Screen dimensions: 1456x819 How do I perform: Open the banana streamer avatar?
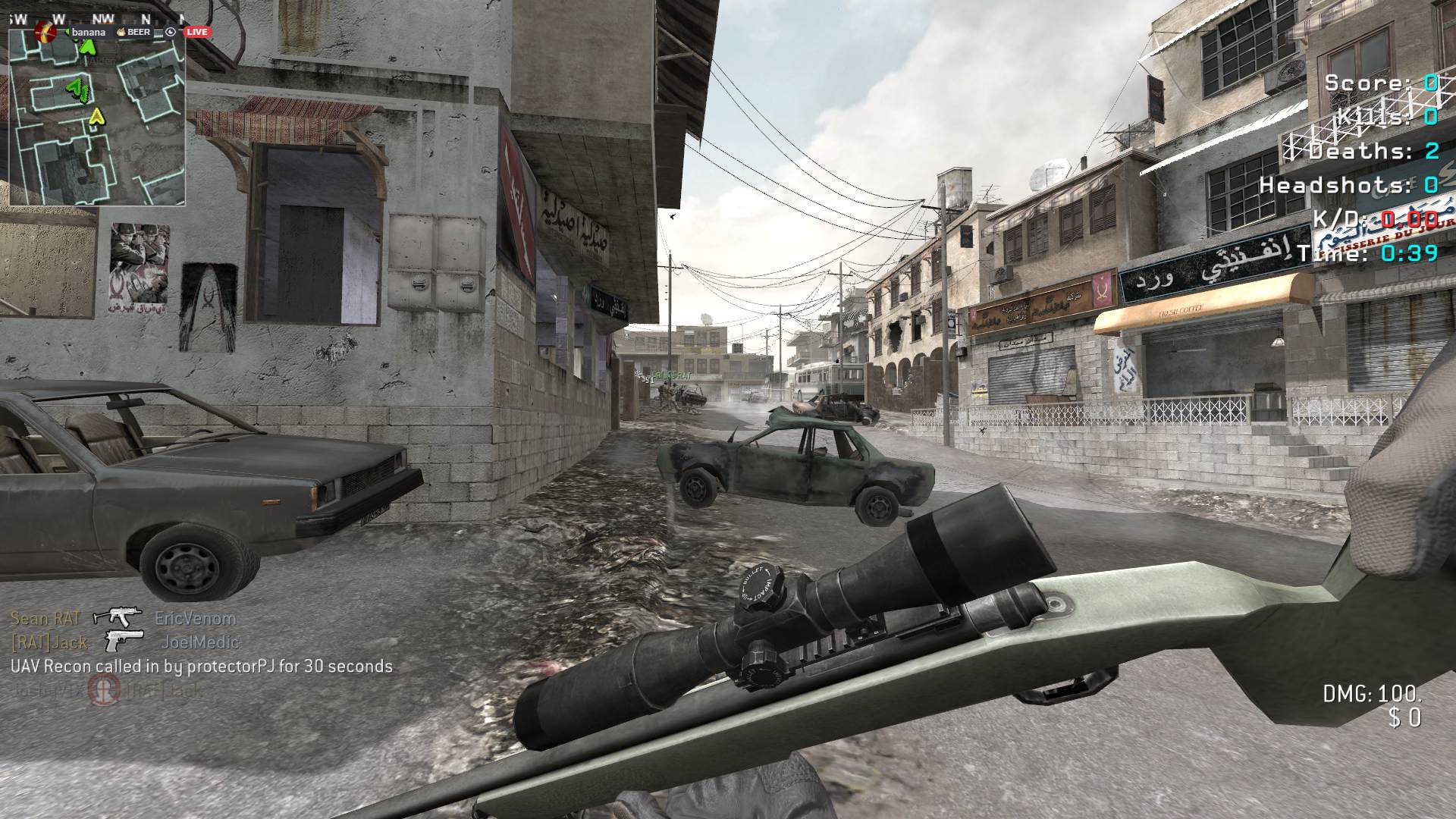tap(45, 32)
